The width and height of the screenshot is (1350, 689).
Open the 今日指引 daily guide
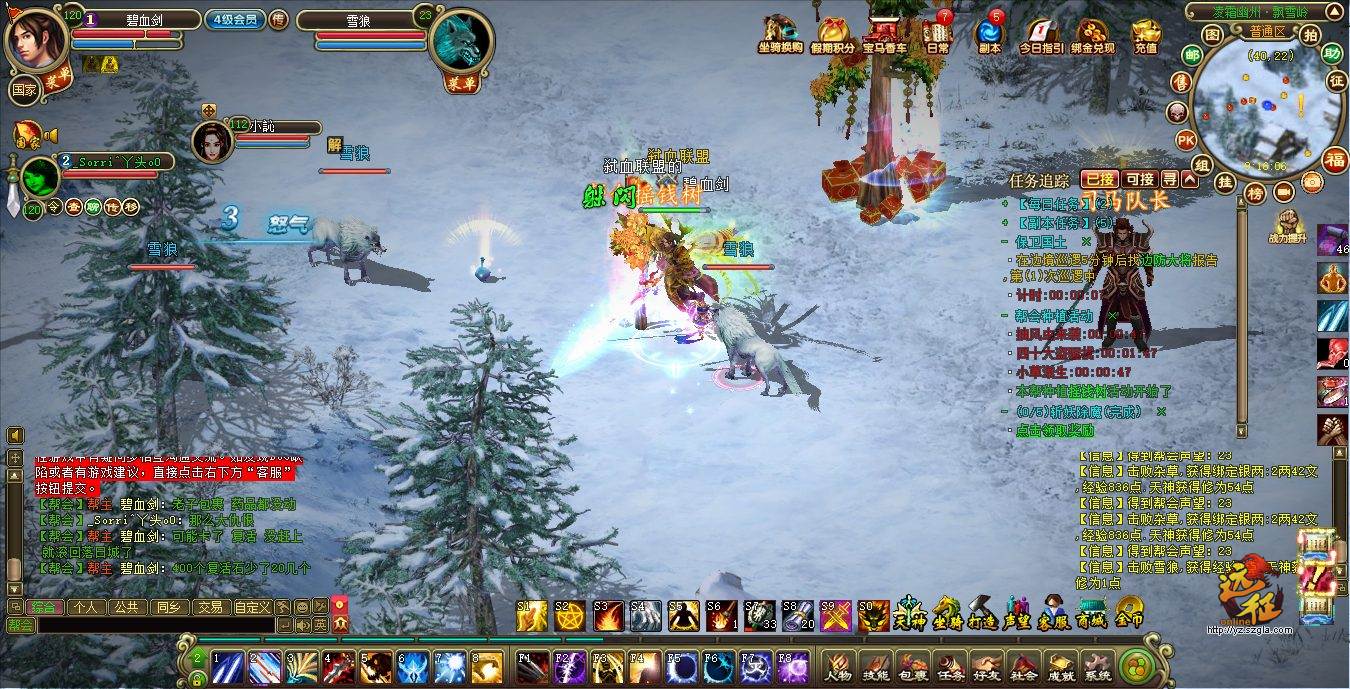pos(1041,33)
